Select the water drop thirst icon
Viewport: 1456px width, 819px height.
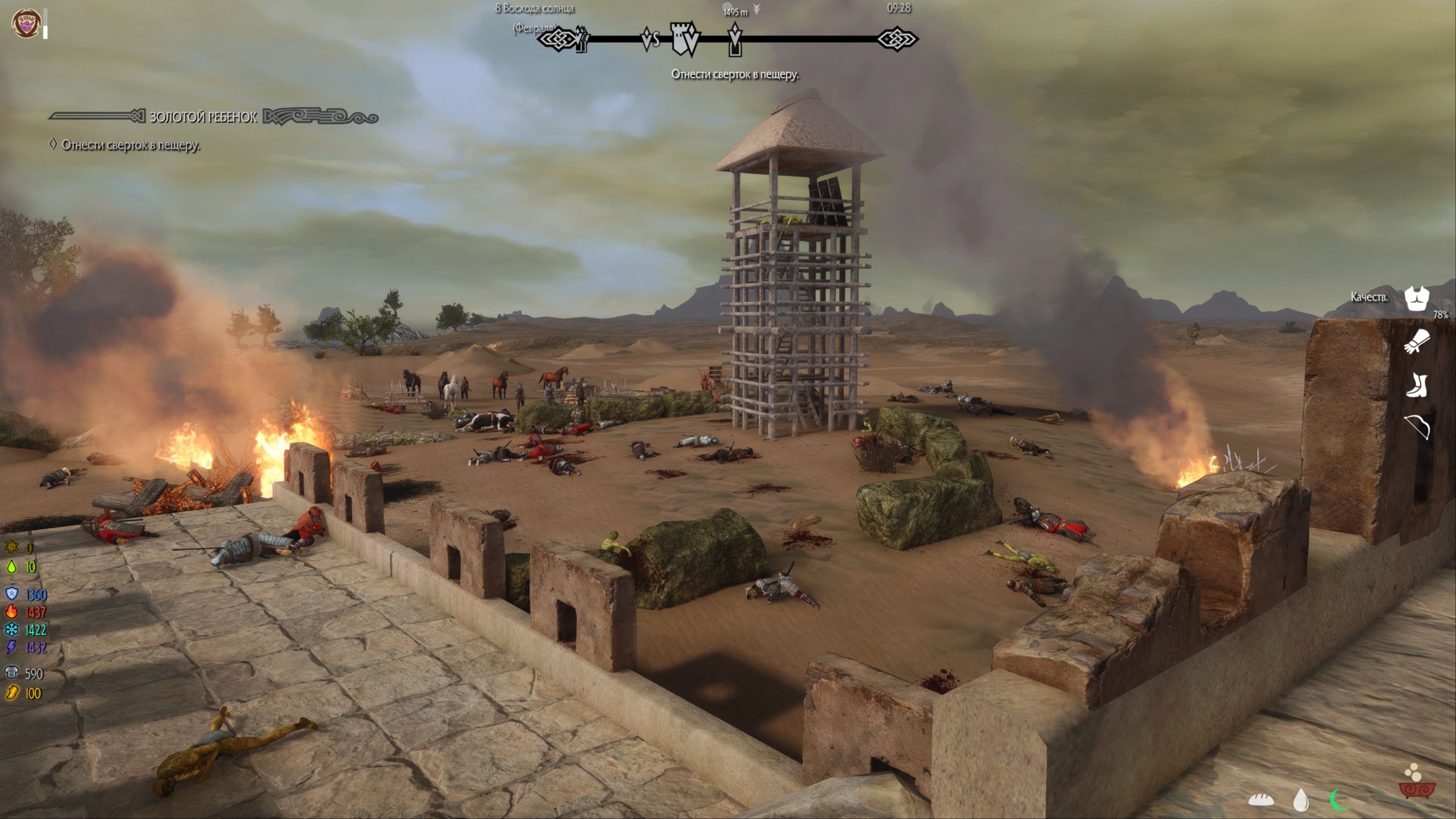click(x=1300, y=800)
